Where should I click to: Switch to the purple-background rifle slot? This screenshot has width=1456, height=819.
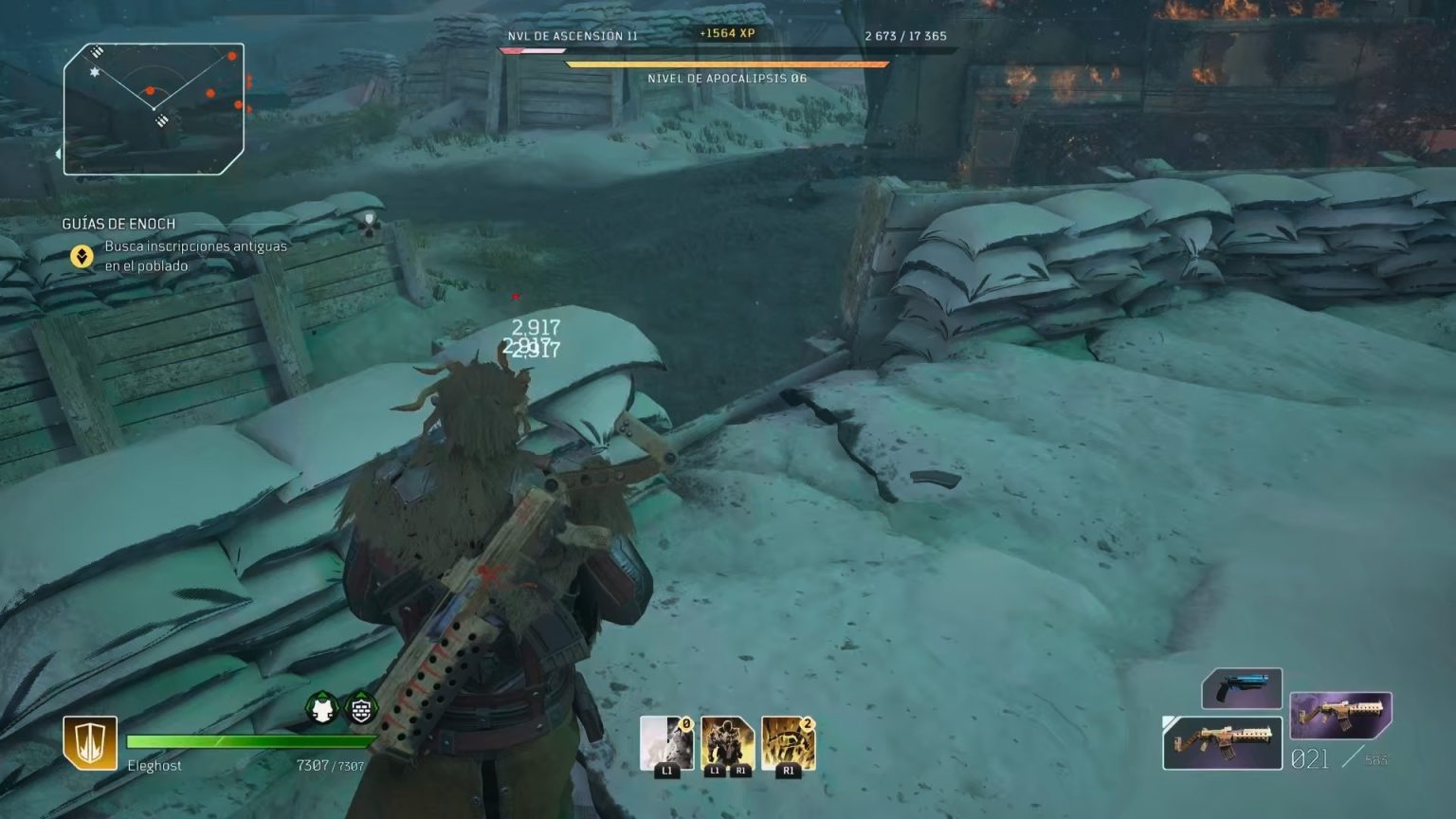pyautogui.click(x=1340, y=716)
